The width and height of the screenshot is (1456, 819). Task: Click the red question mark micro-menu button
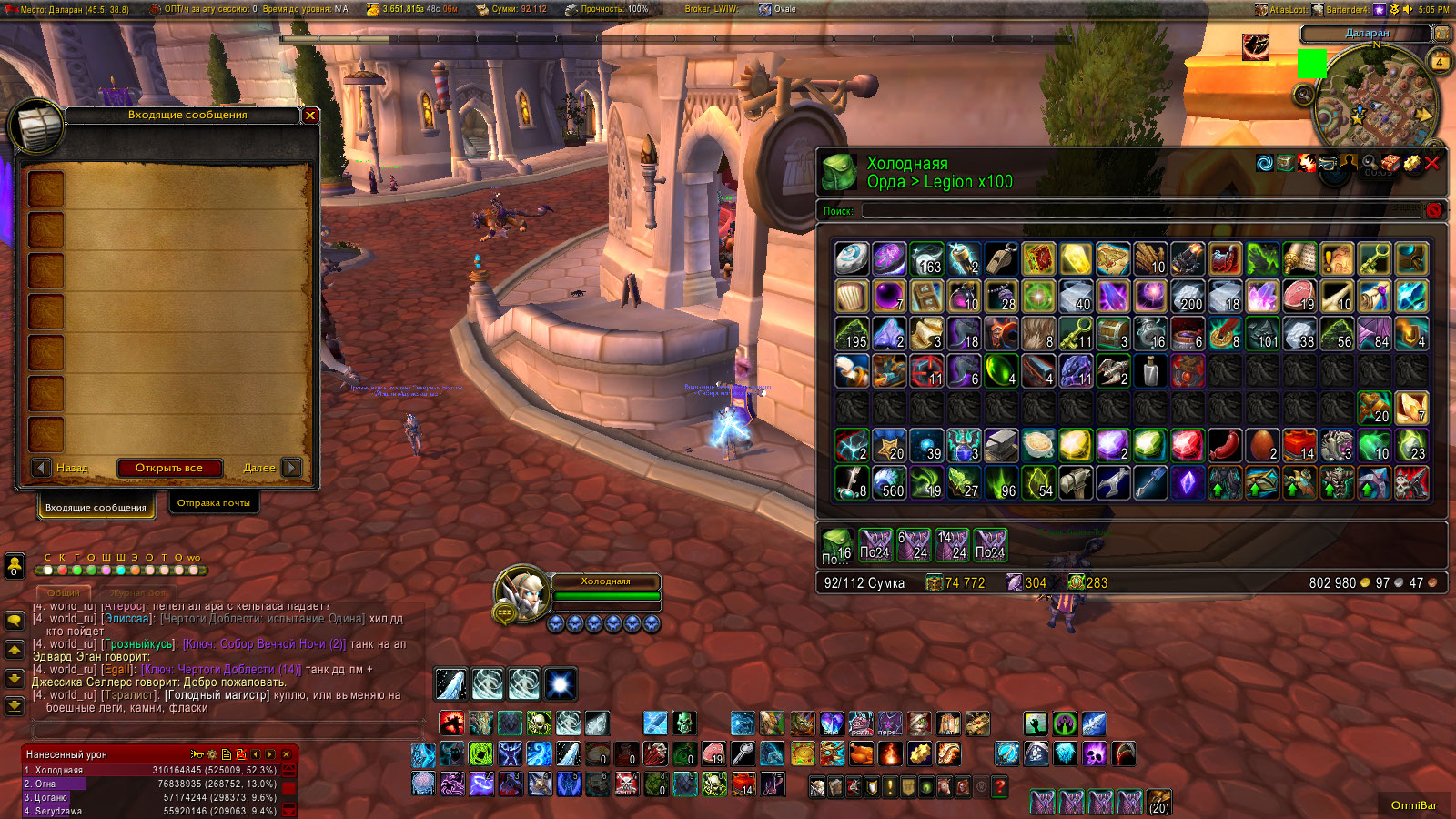click(x=1000, y=787)
